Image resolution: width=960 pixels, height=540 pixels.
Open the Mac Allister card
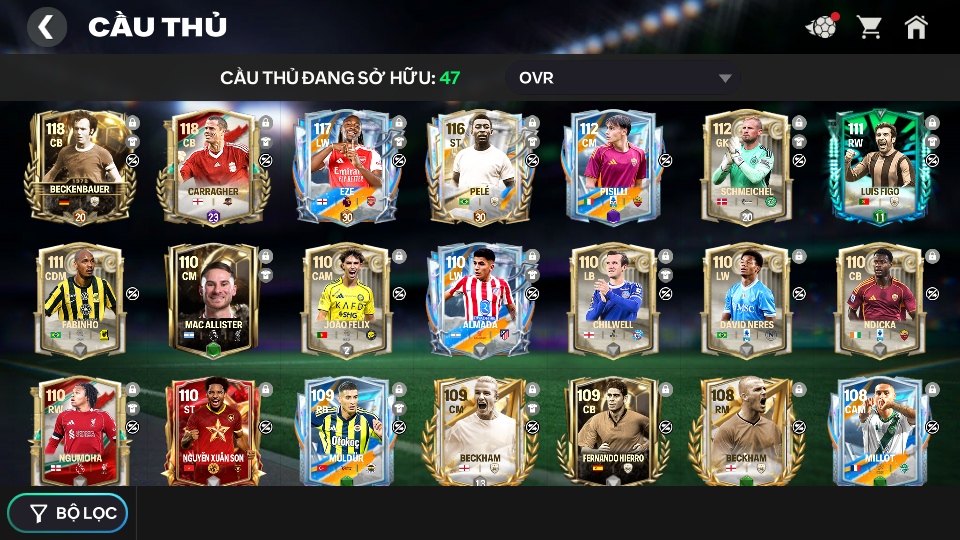click(213, 300)
